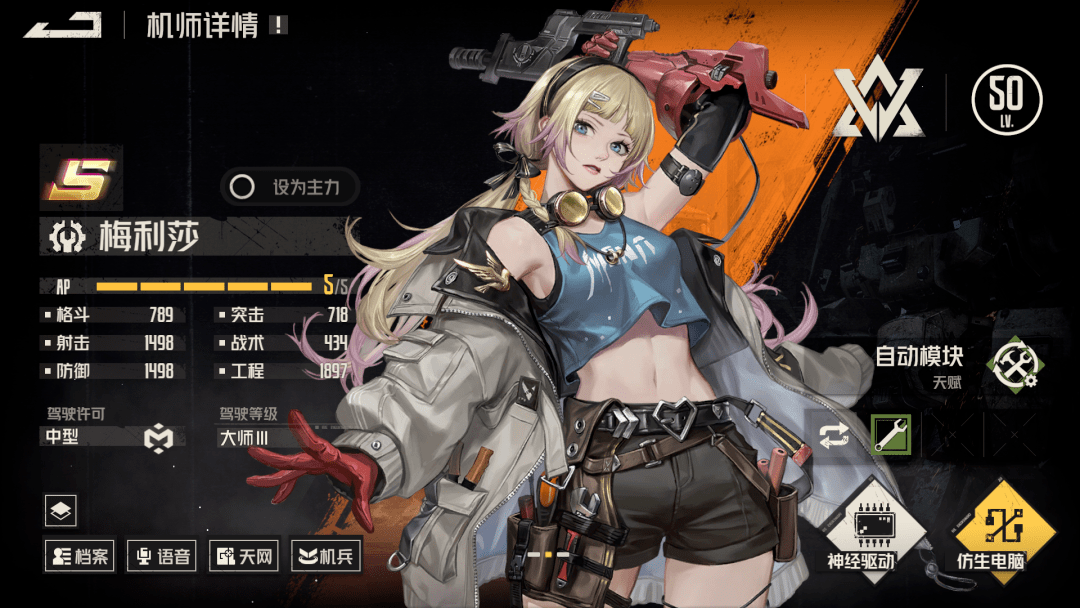Click the stacked layers icon
This screenshot has width=1080, height=608.
coord(61,511)
